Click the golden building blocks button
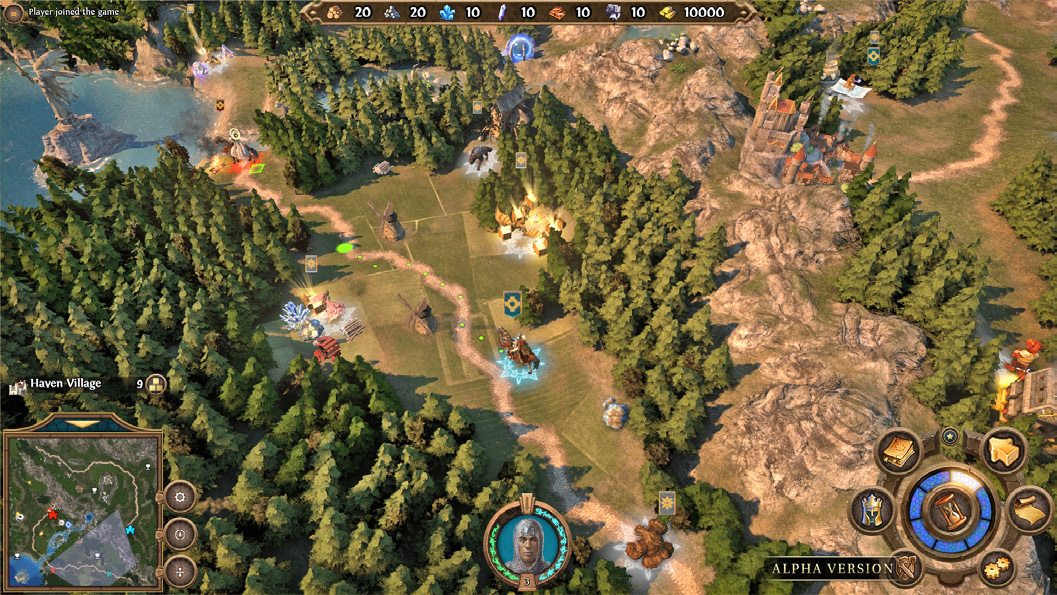The height and width of the screenshot is (595, 1057). click(x=1001, y=449)
